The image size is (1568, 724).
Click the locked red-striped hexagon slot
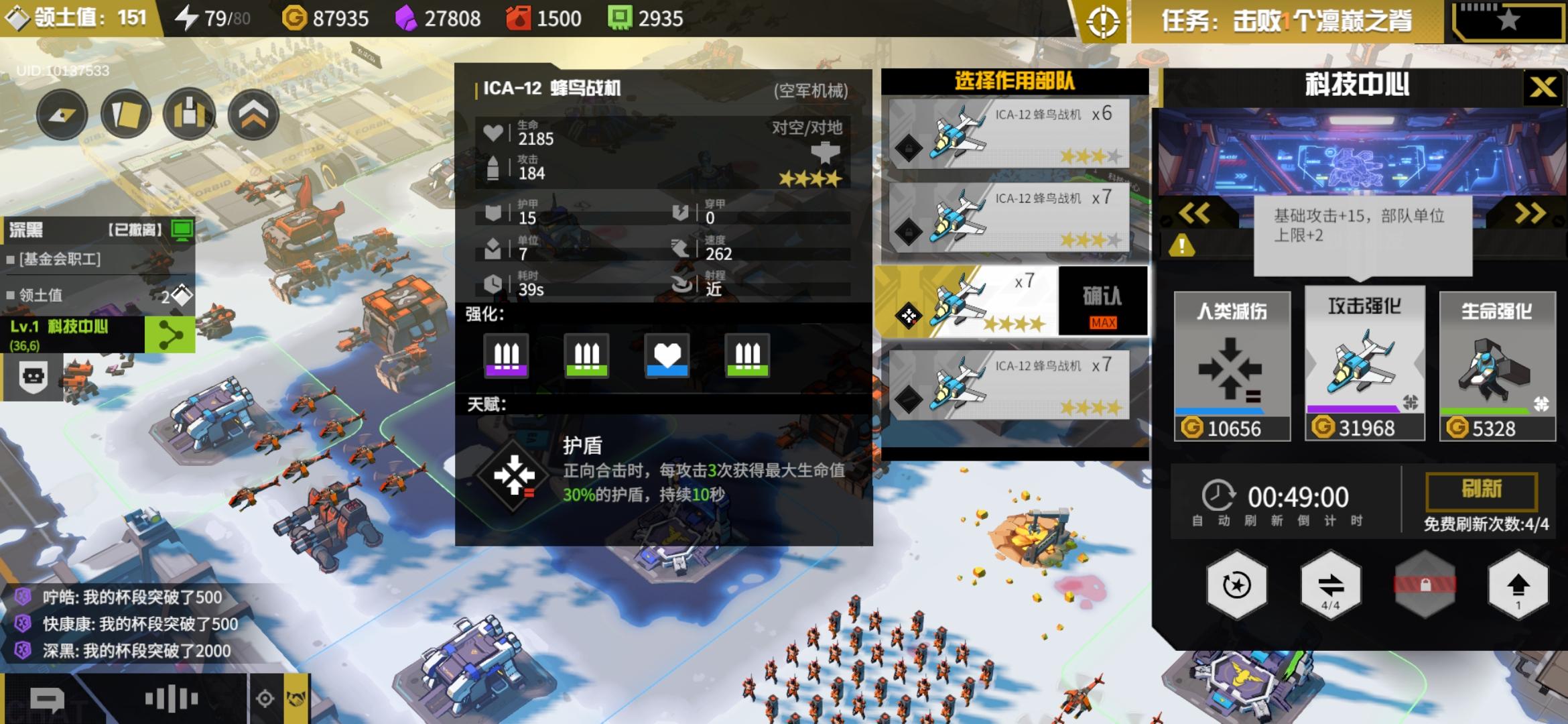(x=1425, y=585)
